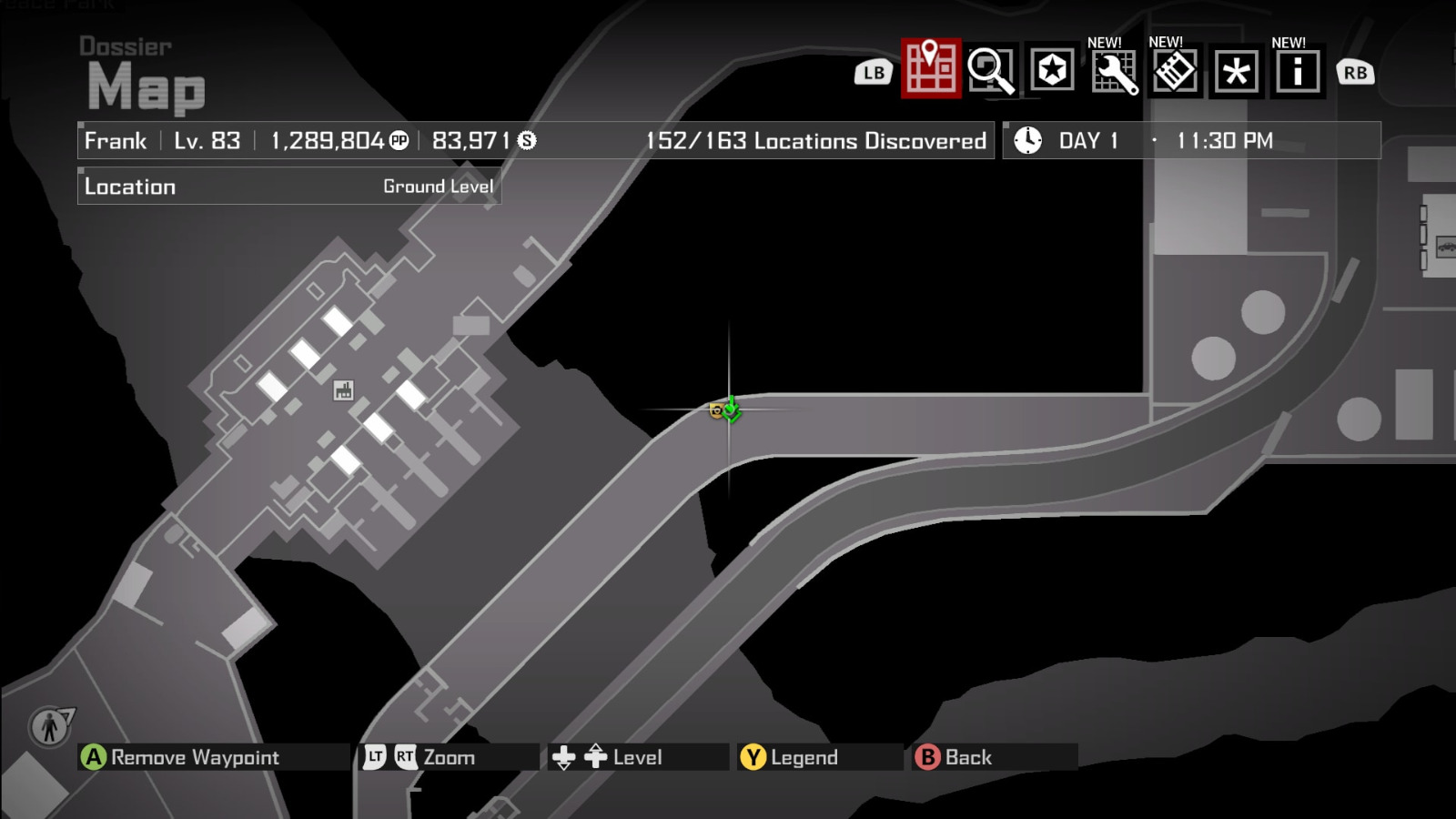Click the PP currency badge next to 1,289,804

400,140
